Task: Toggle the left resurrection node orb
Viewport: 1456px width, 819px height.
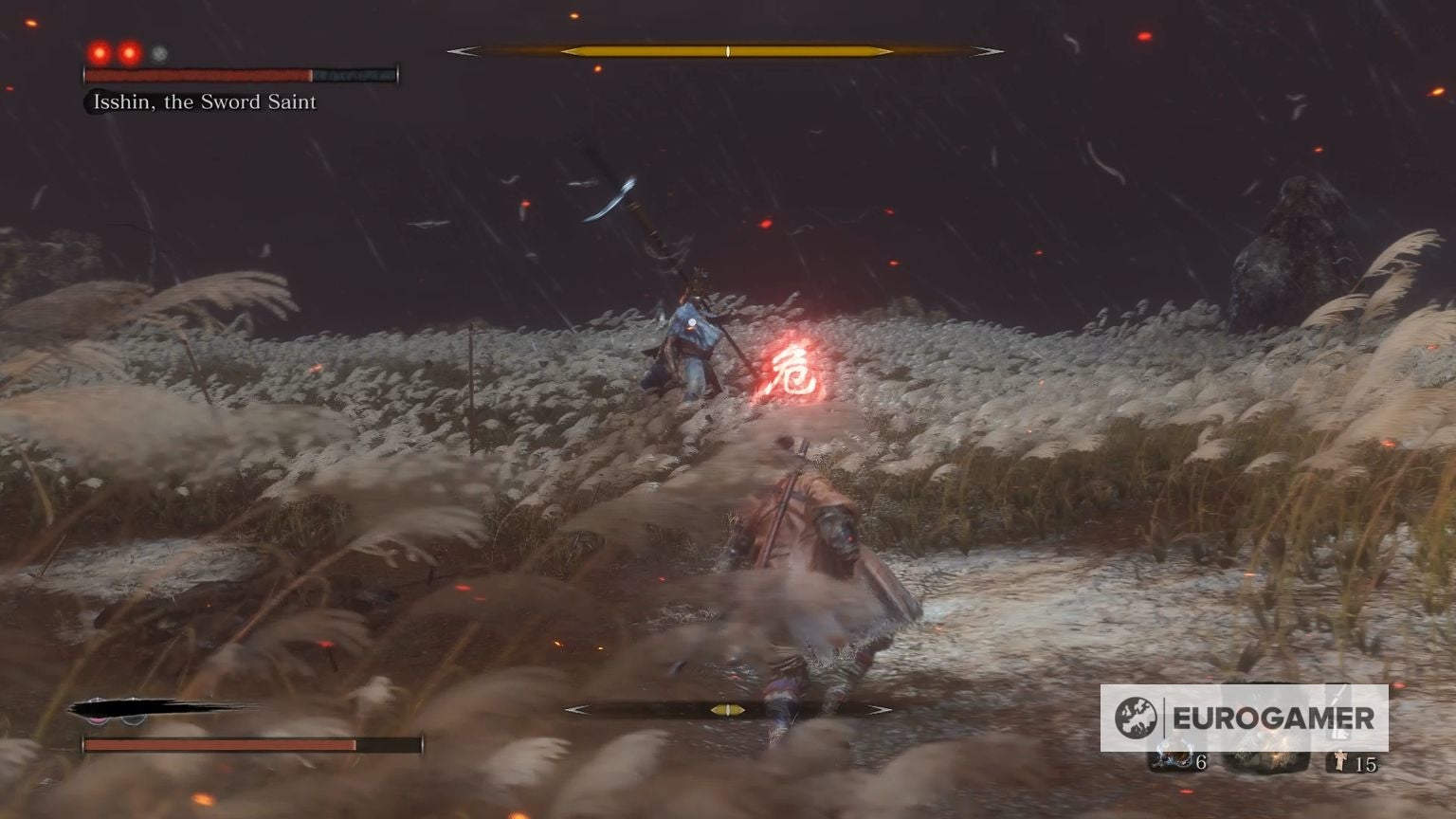Action: click(99, 719)
